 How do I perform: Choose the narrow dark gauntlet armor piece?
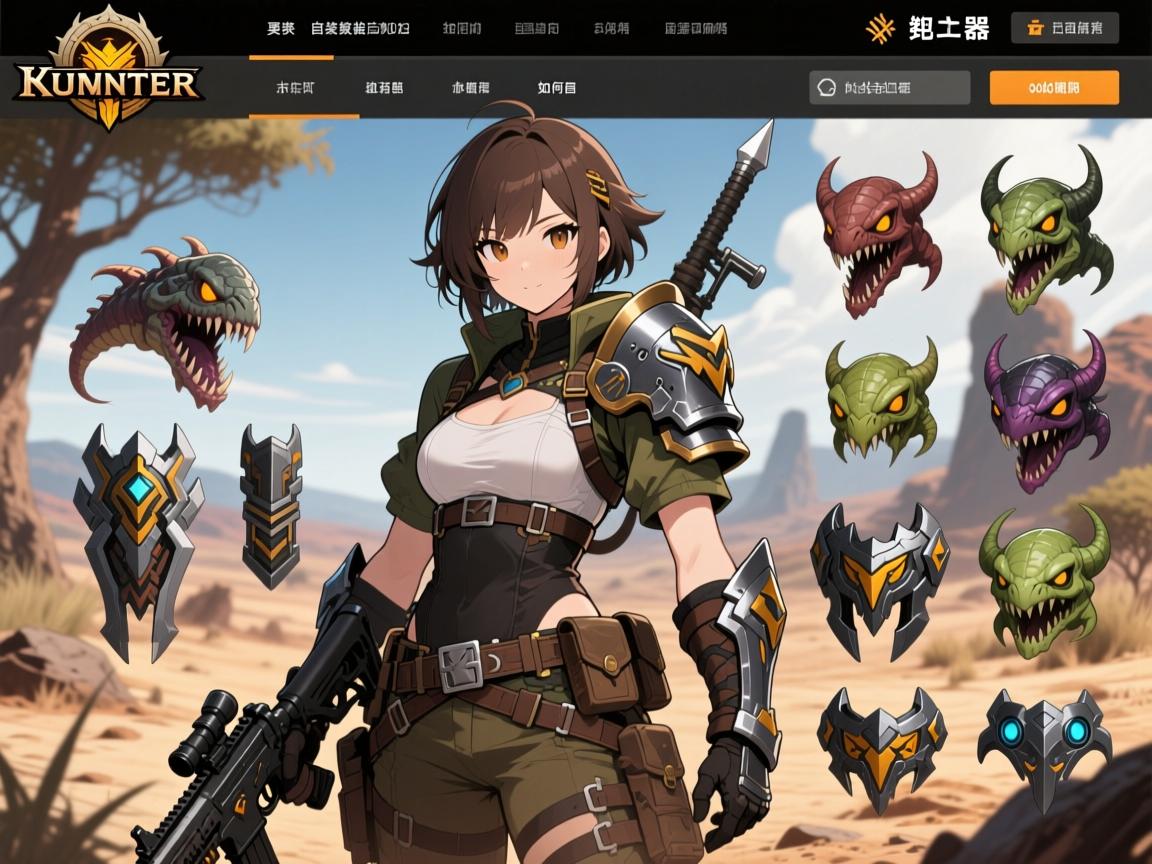(270, 504)
